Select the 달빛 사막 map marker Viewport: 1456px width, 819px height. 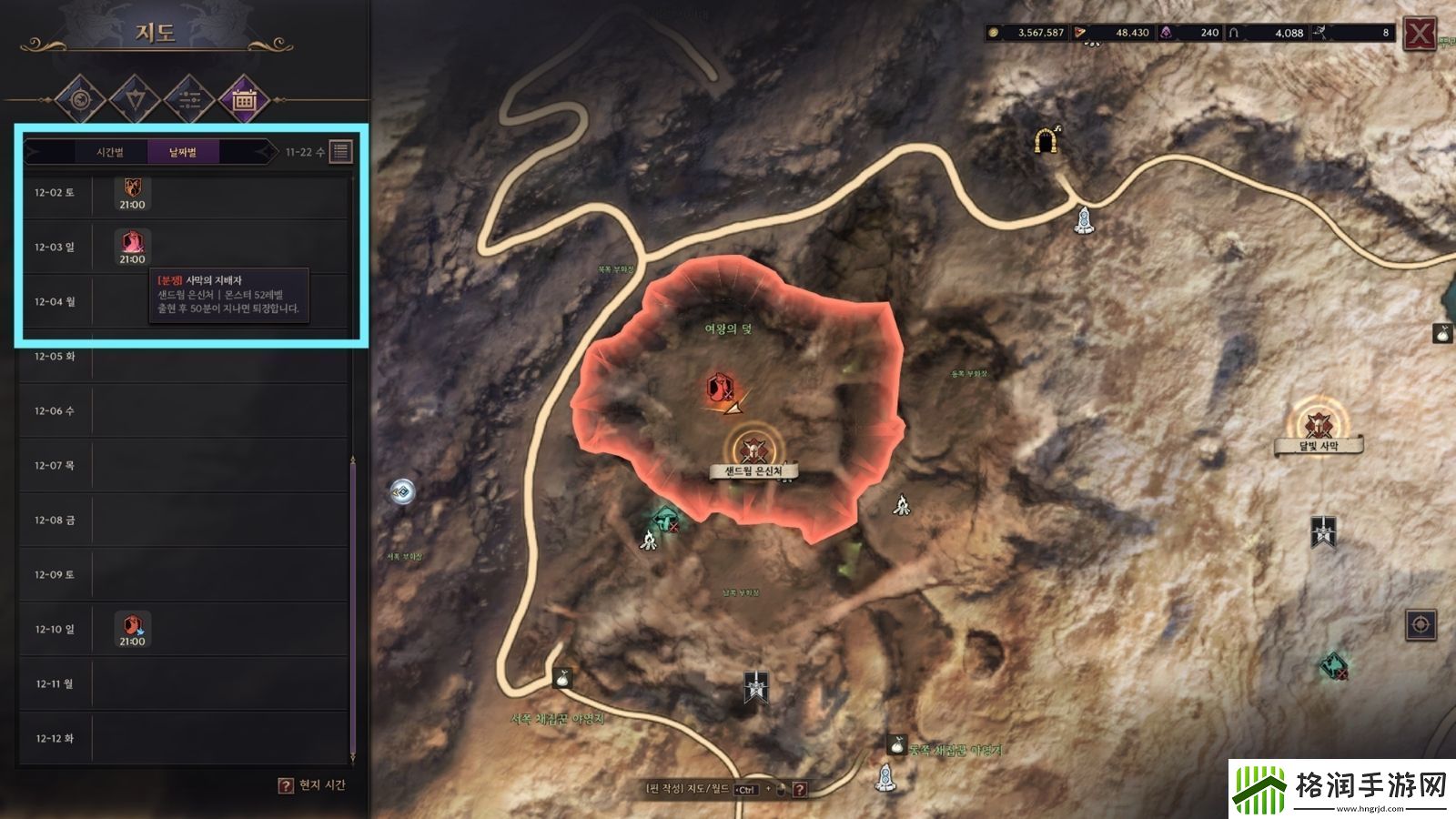click(1317, 424)
